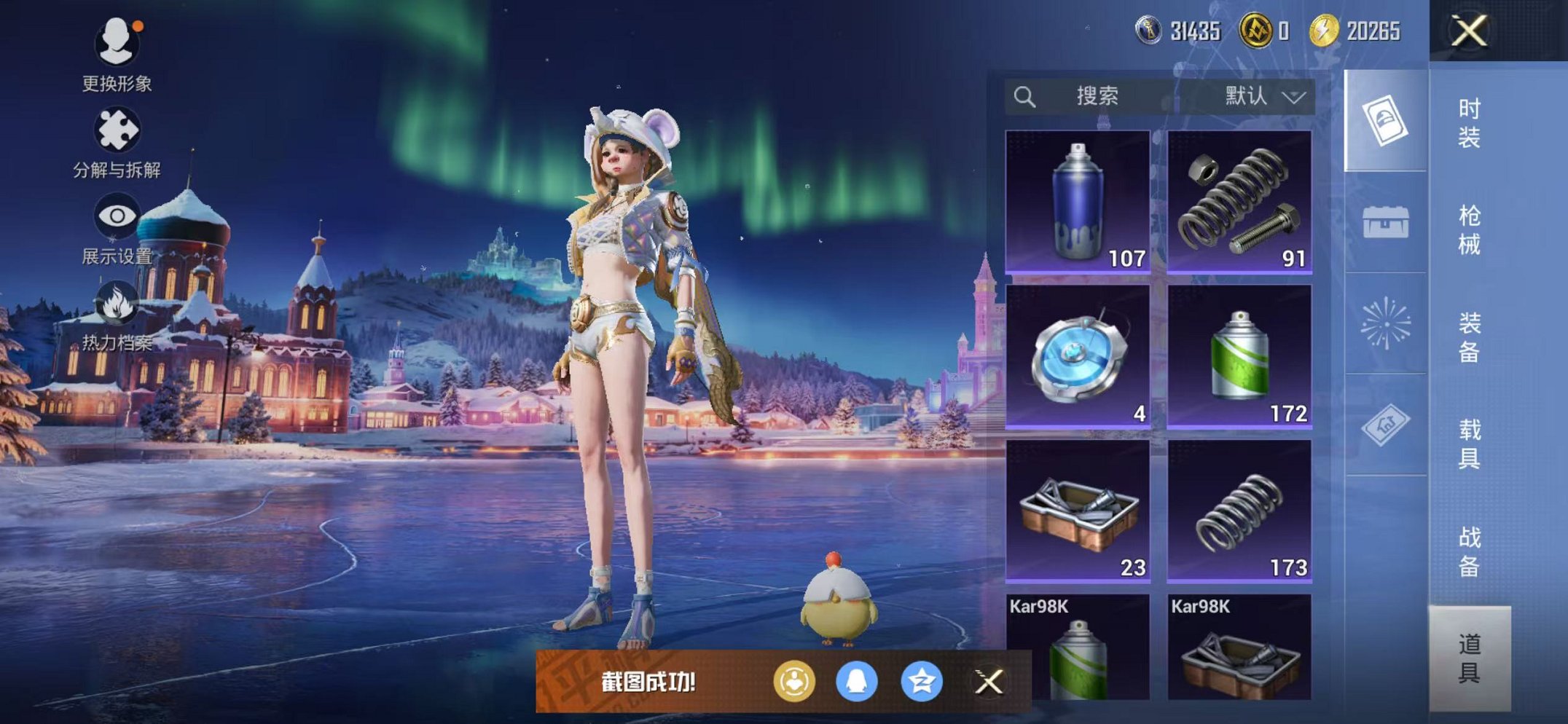Select the blue round disc item
Image resolution: width=1568 pixels, height=724 pixels.
1078,356
